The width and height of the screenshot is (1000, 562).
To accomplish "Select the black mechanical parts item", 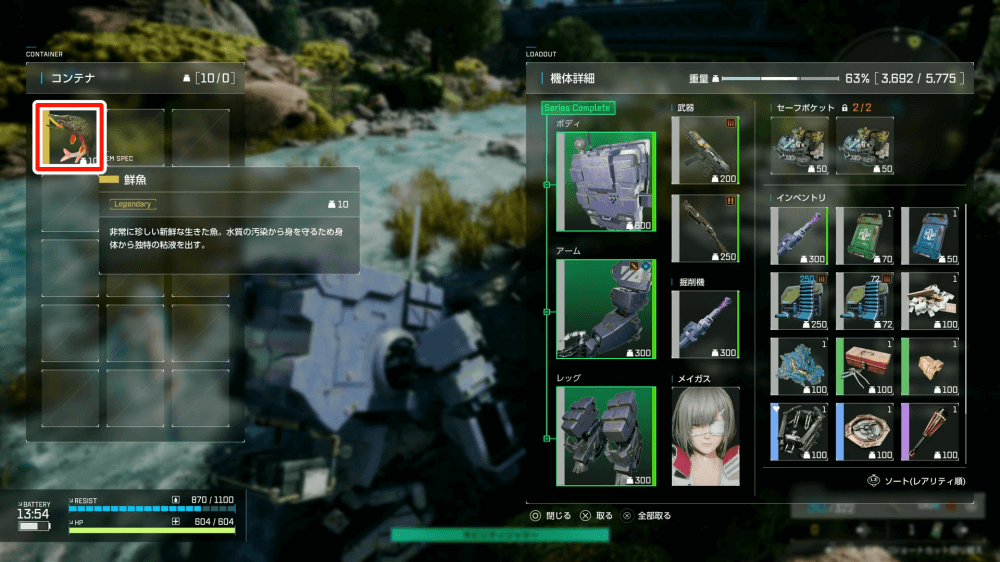I will [799, 431].
